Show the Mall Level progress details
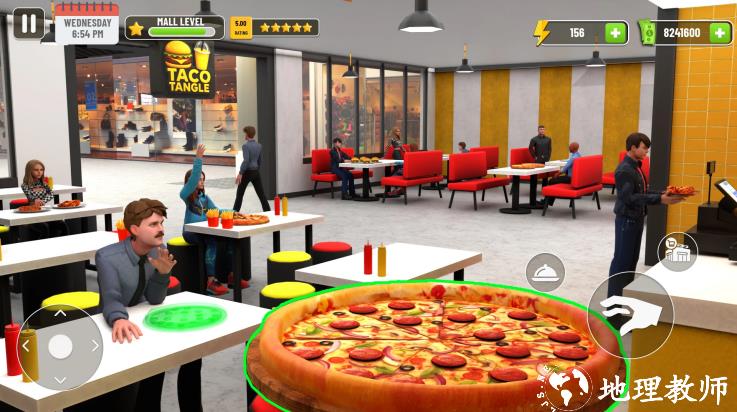The height and width of the screenshot is (412, 737). (x=174, y=27)
